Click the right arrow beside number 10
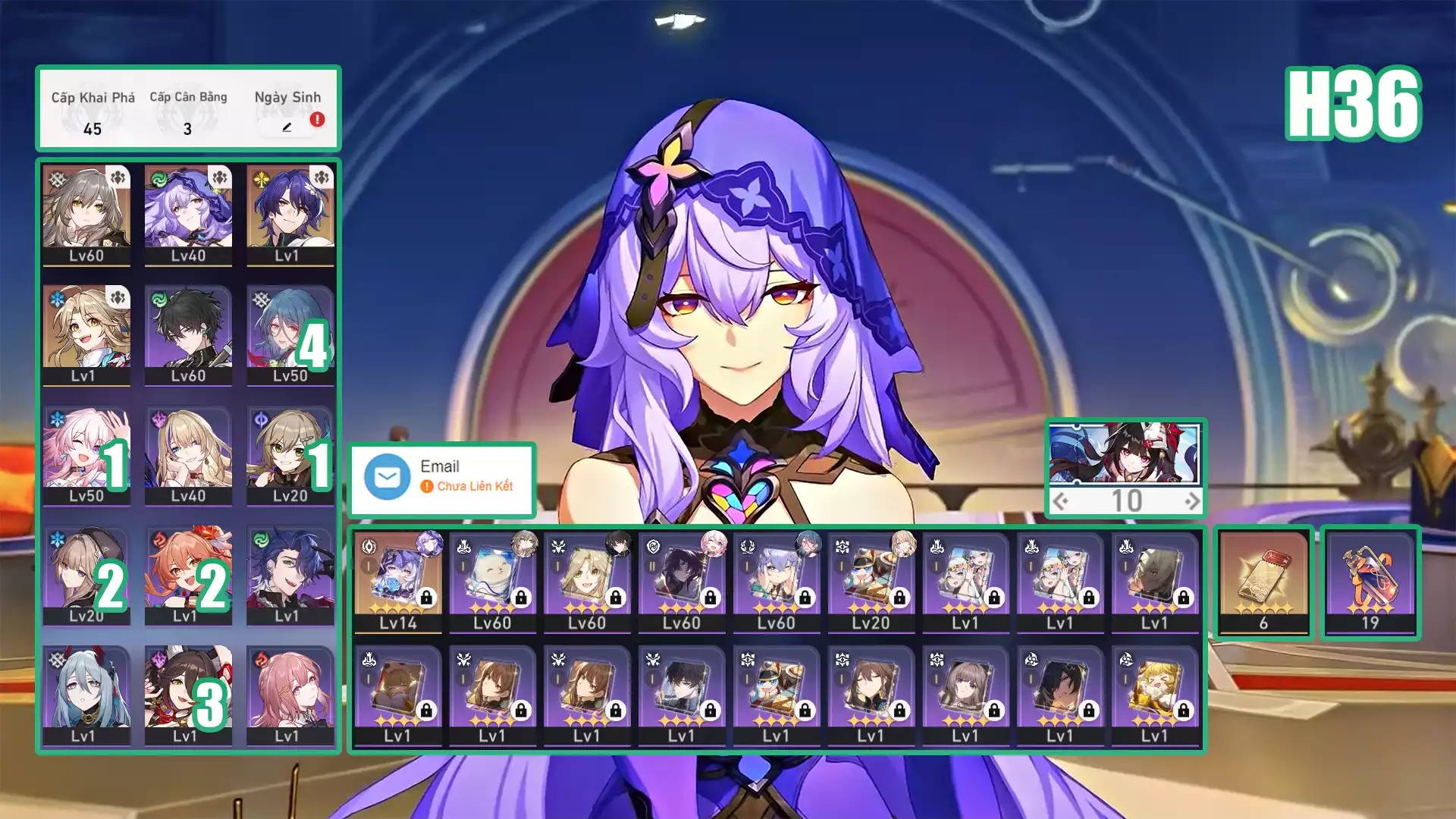 click(x=1192, y=501)
